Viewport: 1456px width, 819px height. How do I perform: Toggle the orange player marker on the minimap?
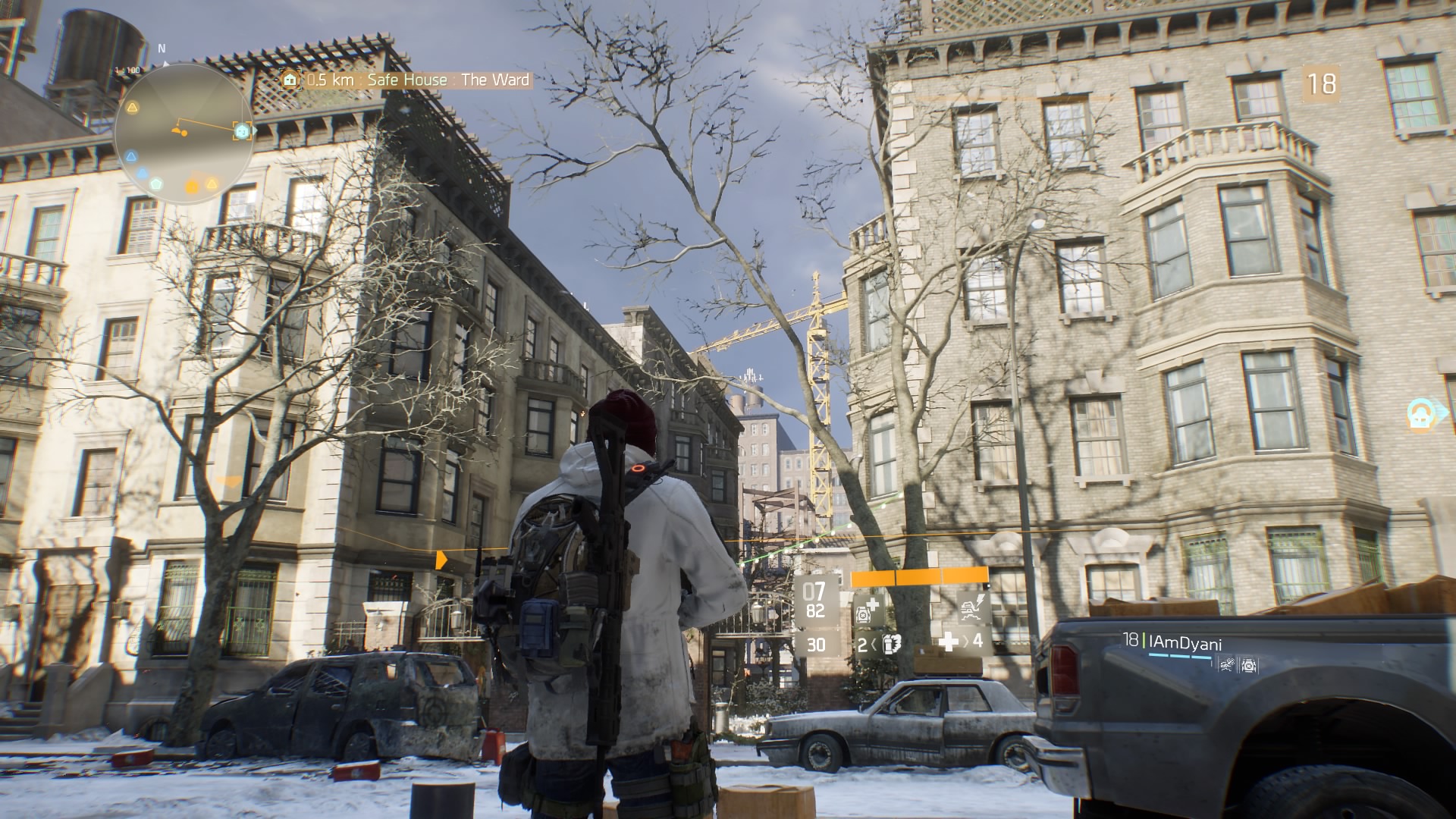(179, 130)
